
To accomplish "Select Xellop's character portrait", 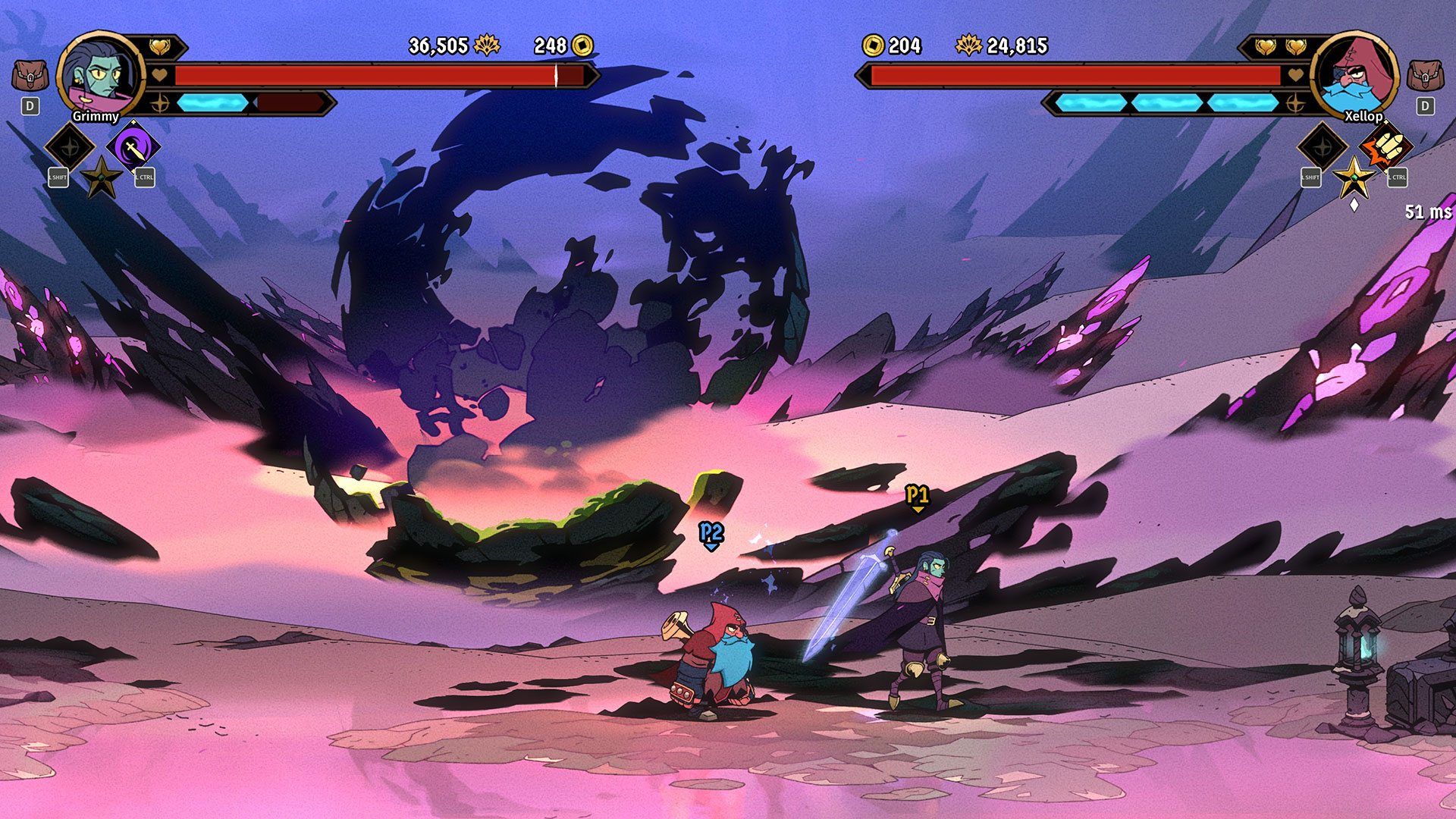I will click(x=1355, y=75).
